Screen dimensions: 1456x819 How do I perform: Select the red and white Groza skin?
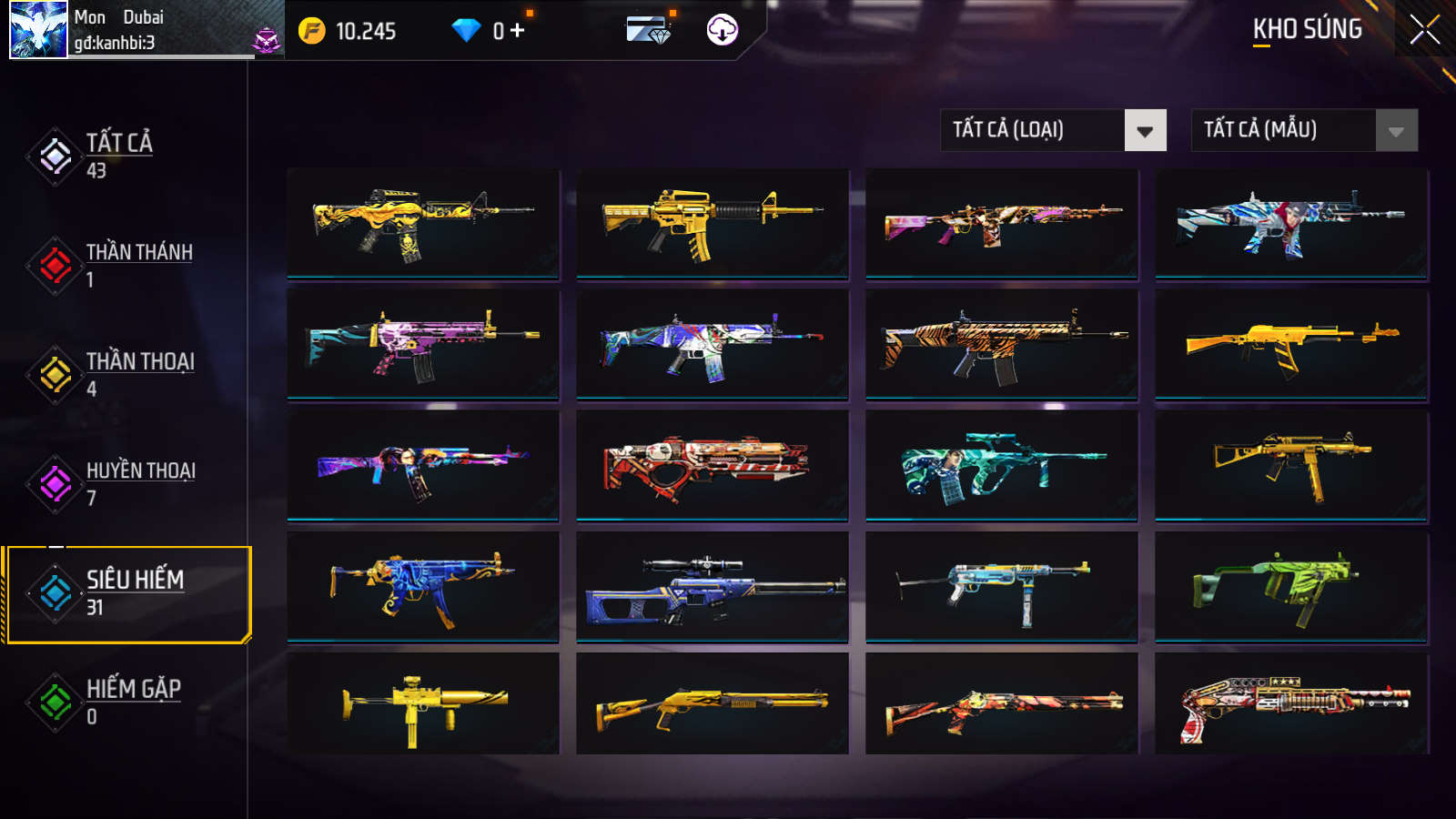[x=712, y=465]
